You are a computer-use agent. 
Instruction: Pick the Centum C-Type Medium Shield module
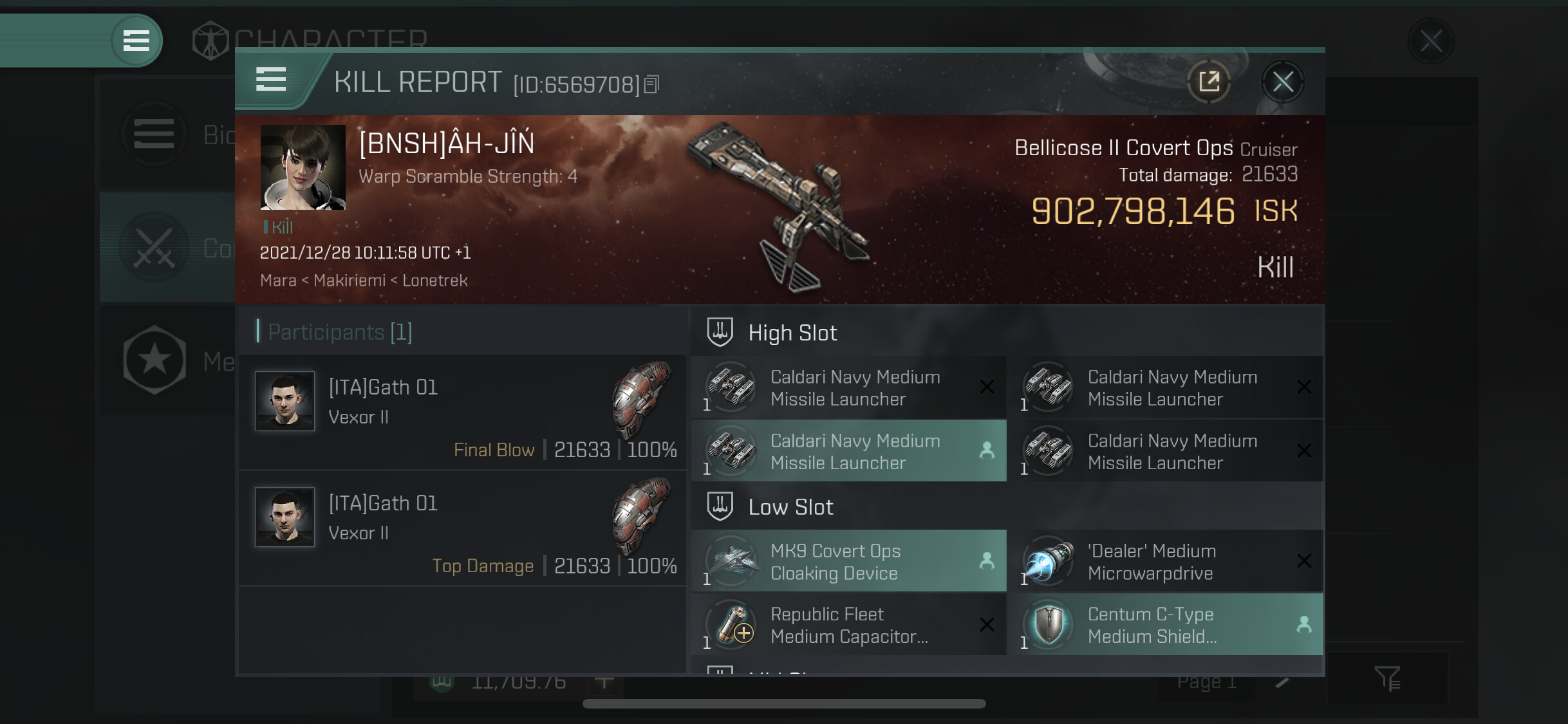(x=1166, y=624)
